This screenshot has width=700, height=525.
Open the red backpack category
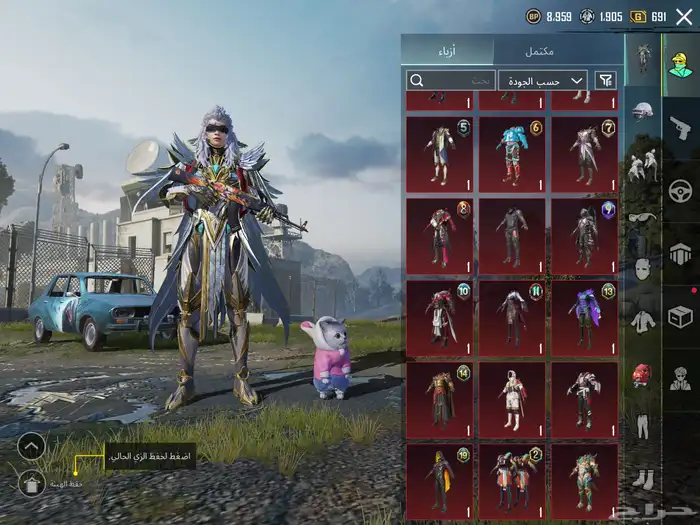click(642, 375)
